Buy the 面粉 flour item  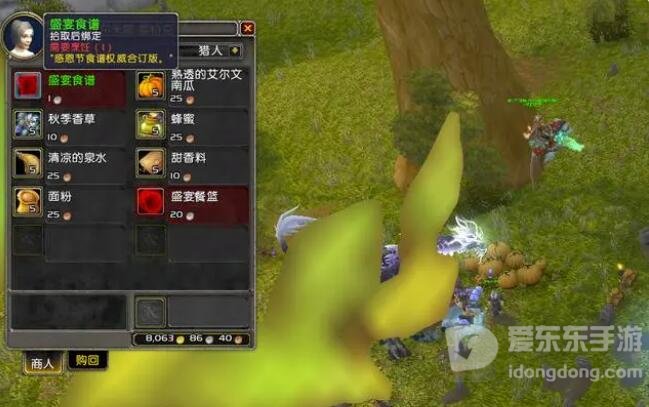pyautogui.click(x=27, y=200)
